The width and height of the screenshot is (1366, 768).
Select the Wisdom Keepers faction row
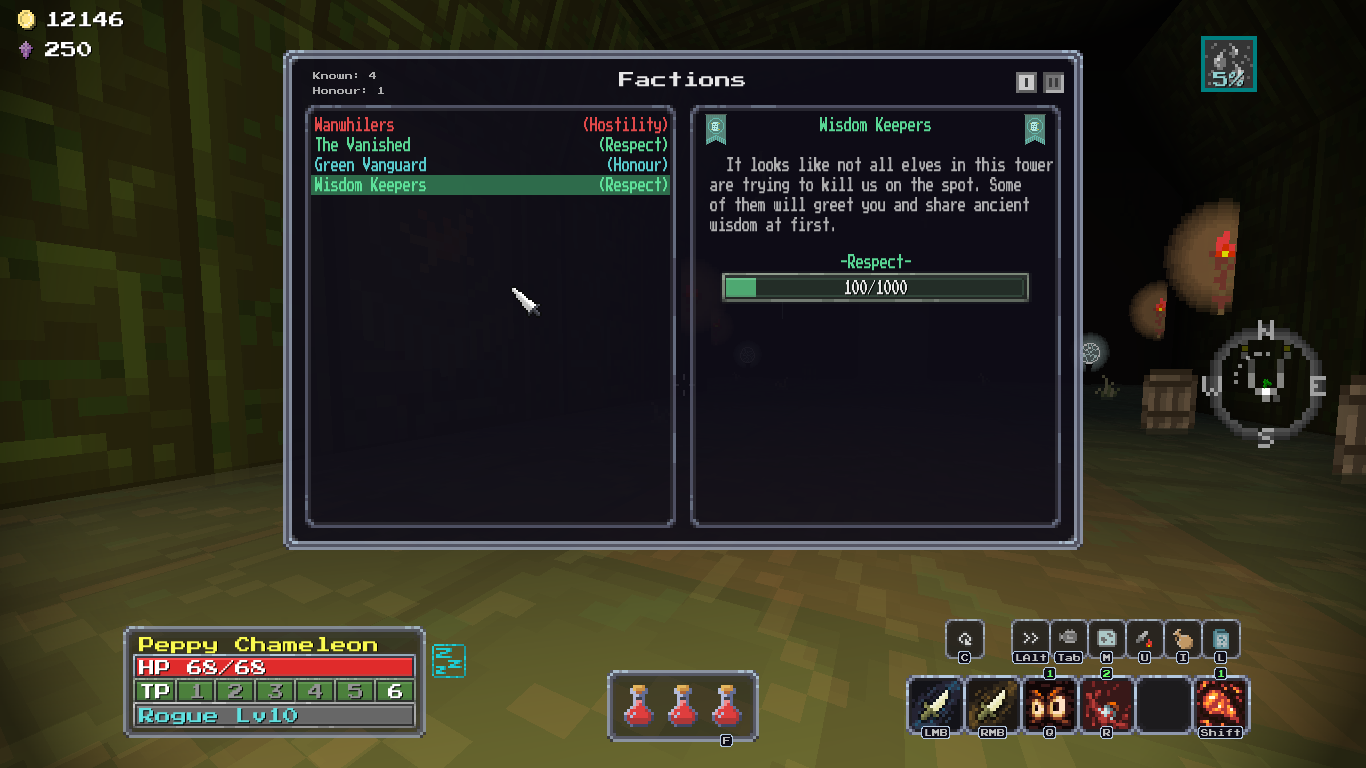pos(490,185)
